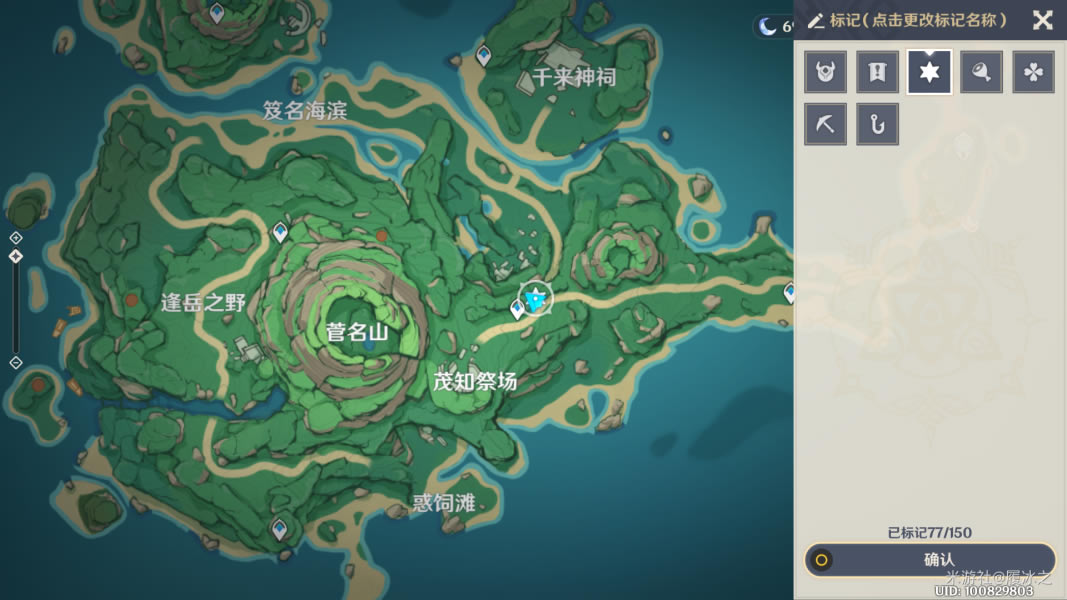The height and width of the screenshot is (600, 1067).
Task: Pick the six-pointed star marker icon
Action: point(930,72)
